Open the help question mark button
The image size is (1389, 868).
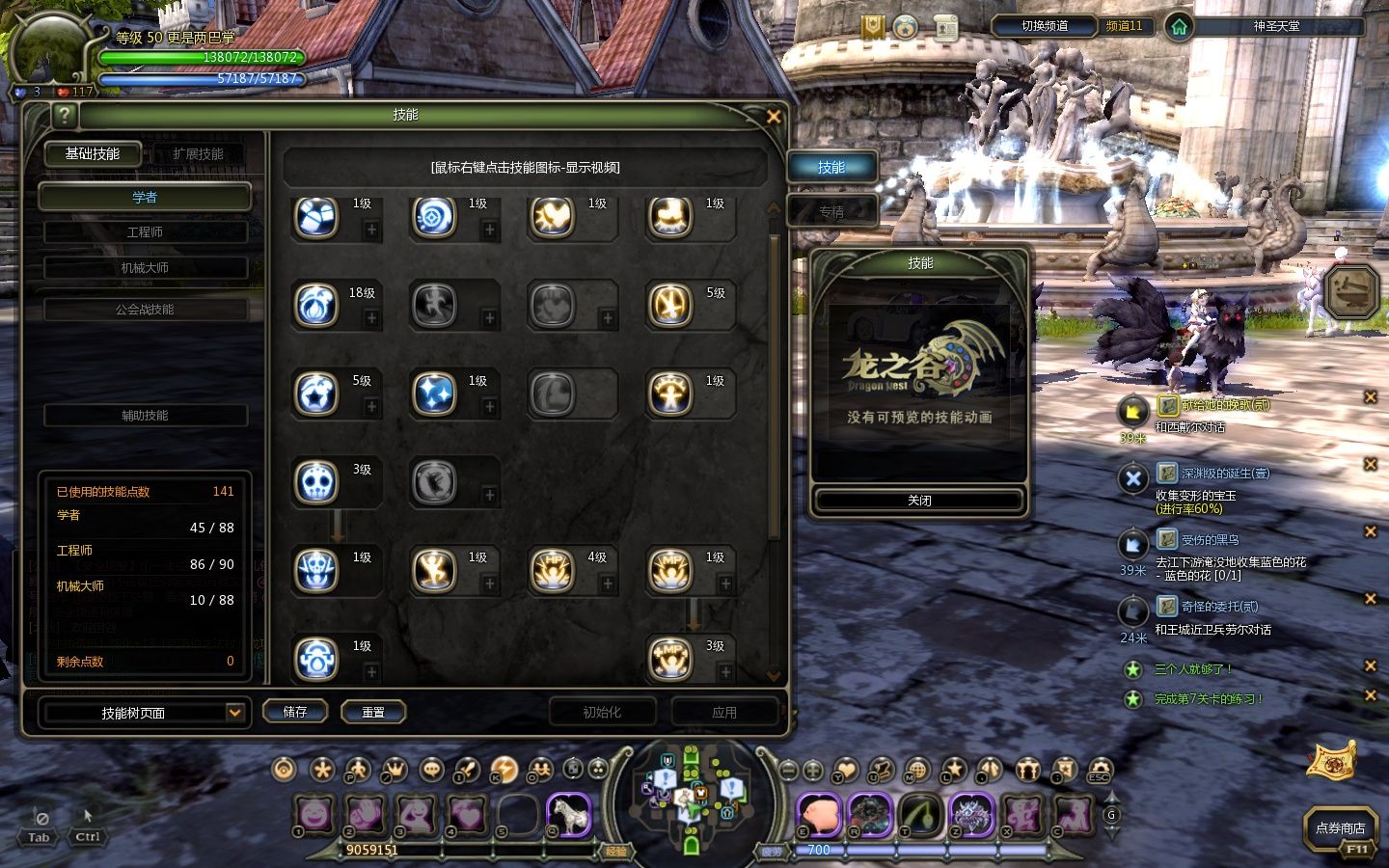64,116
